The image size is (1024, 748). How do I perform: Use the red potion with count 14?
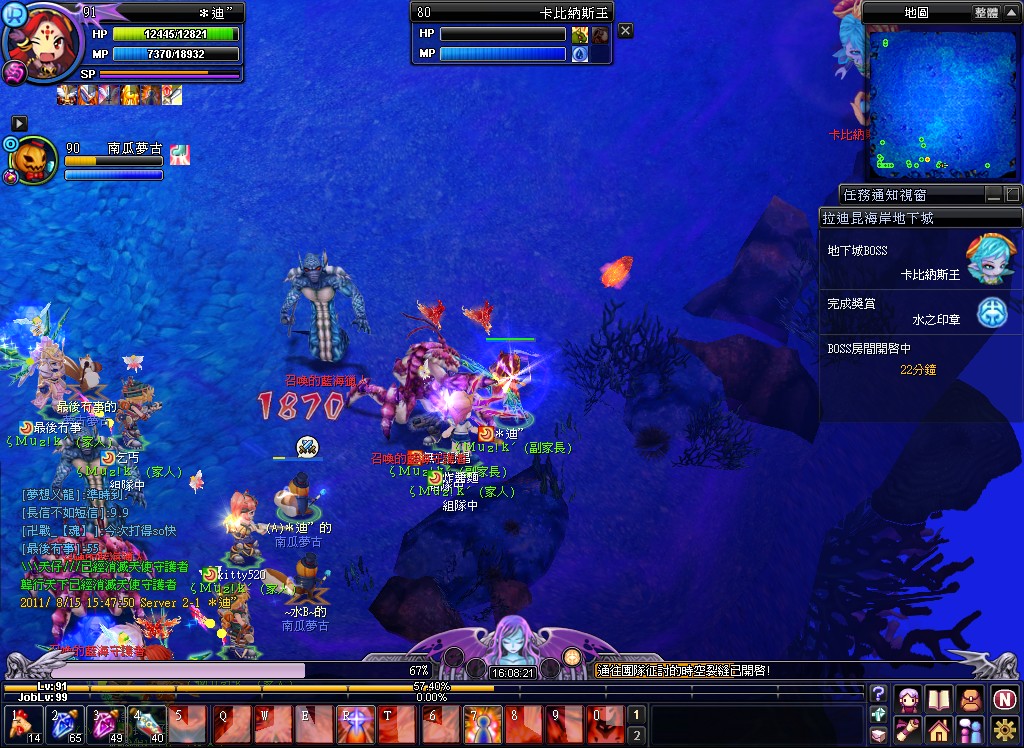click(20, 724)
